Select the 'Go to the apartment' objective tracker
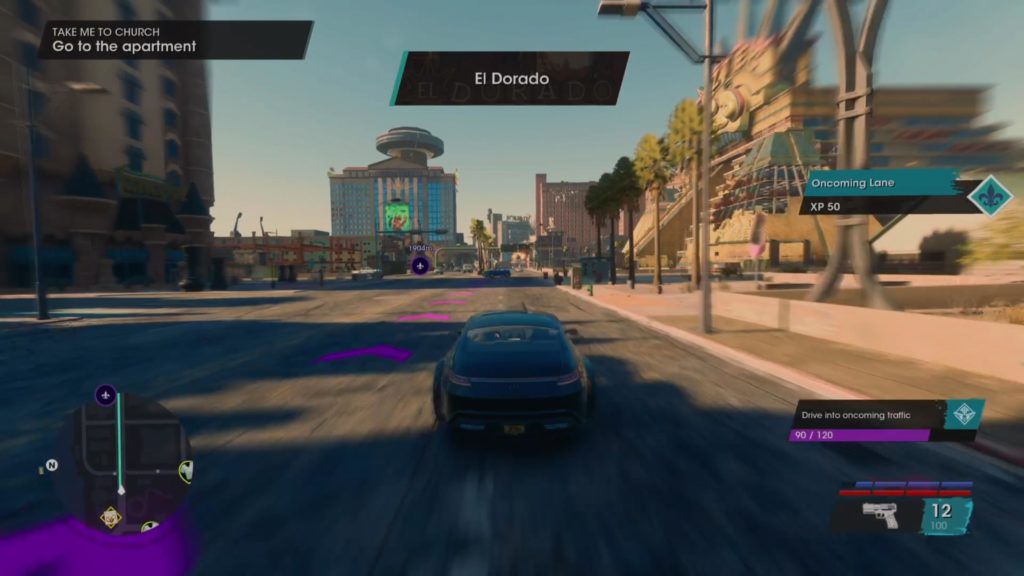The image size is (1024, 576). [174, 41]
